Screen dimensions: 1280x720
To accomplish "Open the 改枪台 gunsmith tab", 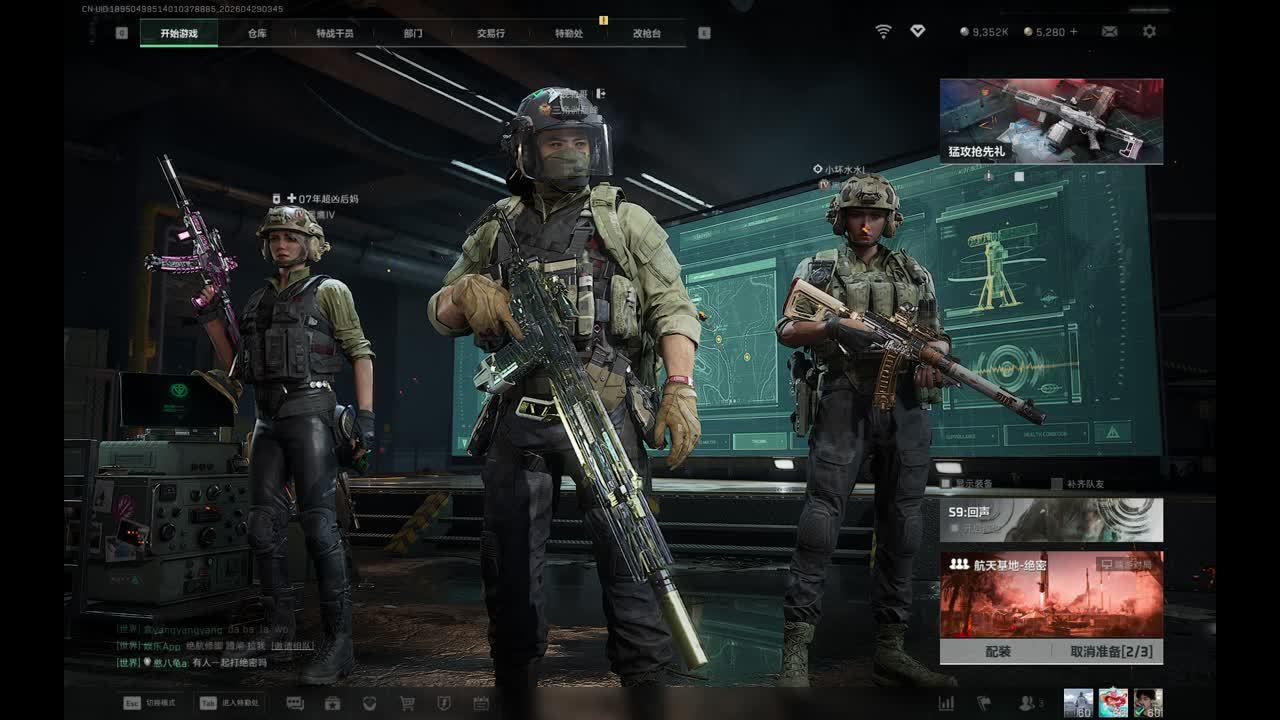I will [x=647, y=33].
